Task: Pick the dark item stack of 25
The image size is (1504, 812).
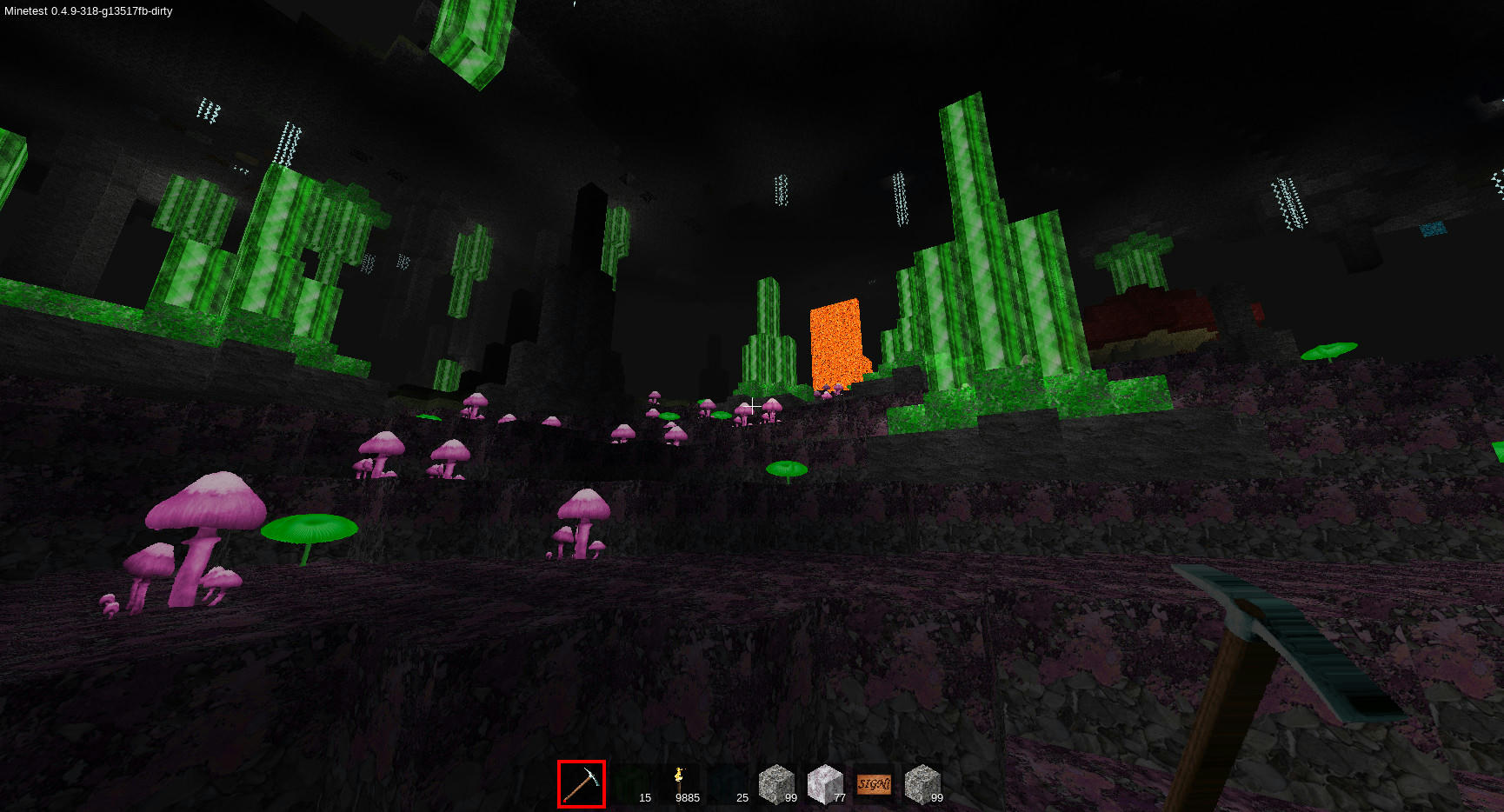Action: pyautogui.click(x=728, y=784)
